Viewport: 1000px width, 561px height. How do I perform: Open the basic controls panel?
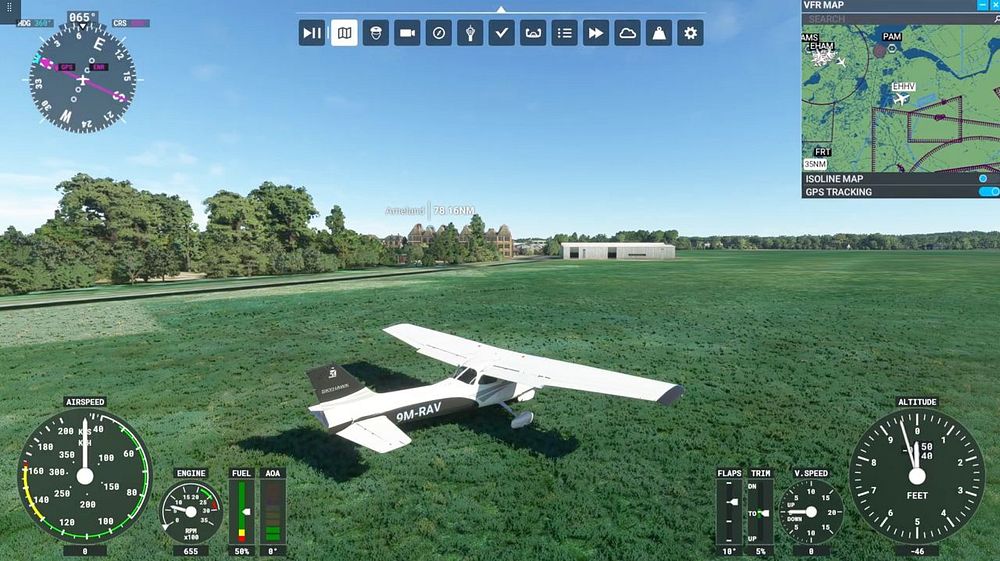tap(533, 33)
